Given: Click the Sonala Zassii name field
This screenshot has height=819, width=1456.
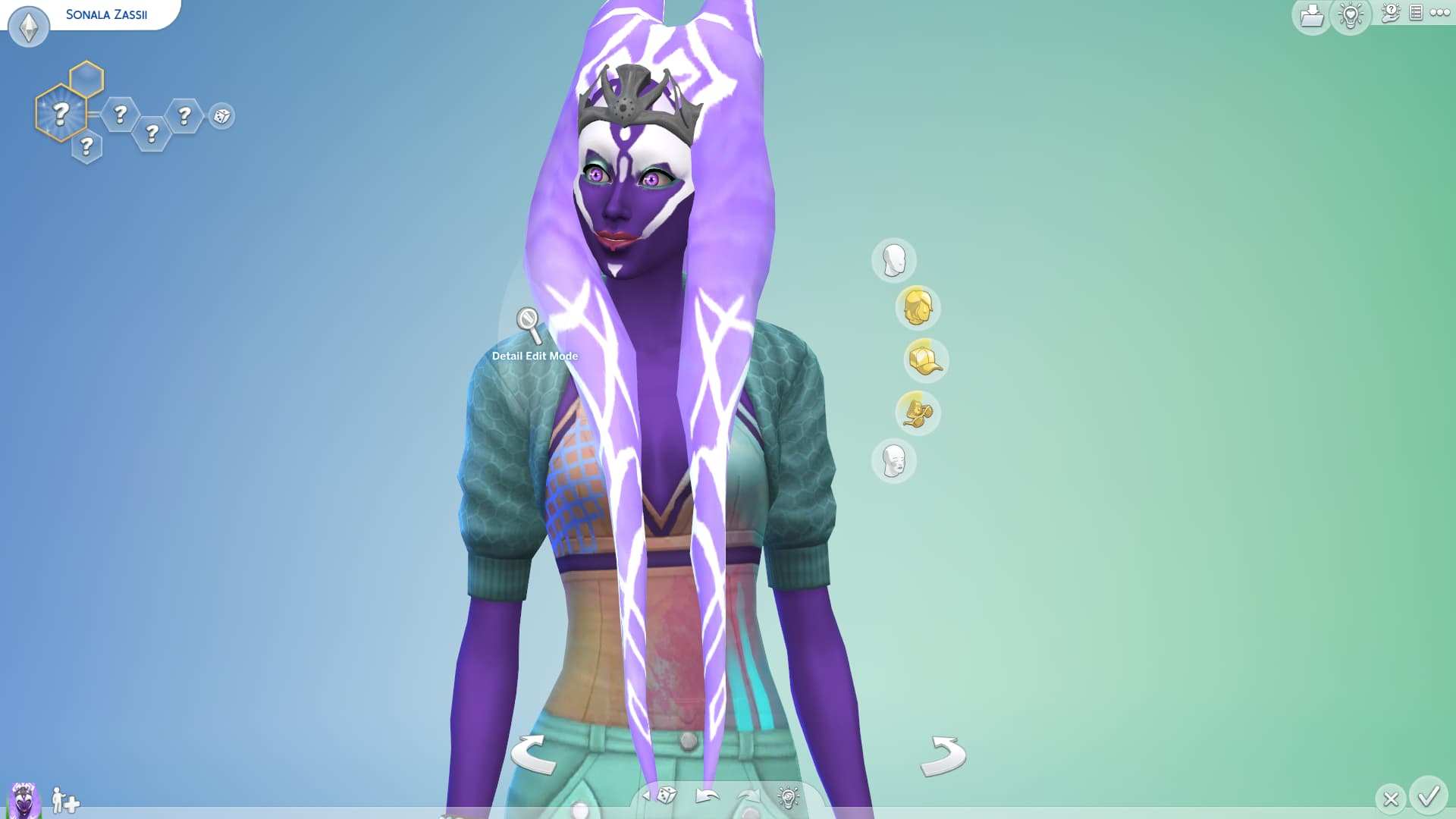Looking at the screenshot, I should (x=107, y=14).
